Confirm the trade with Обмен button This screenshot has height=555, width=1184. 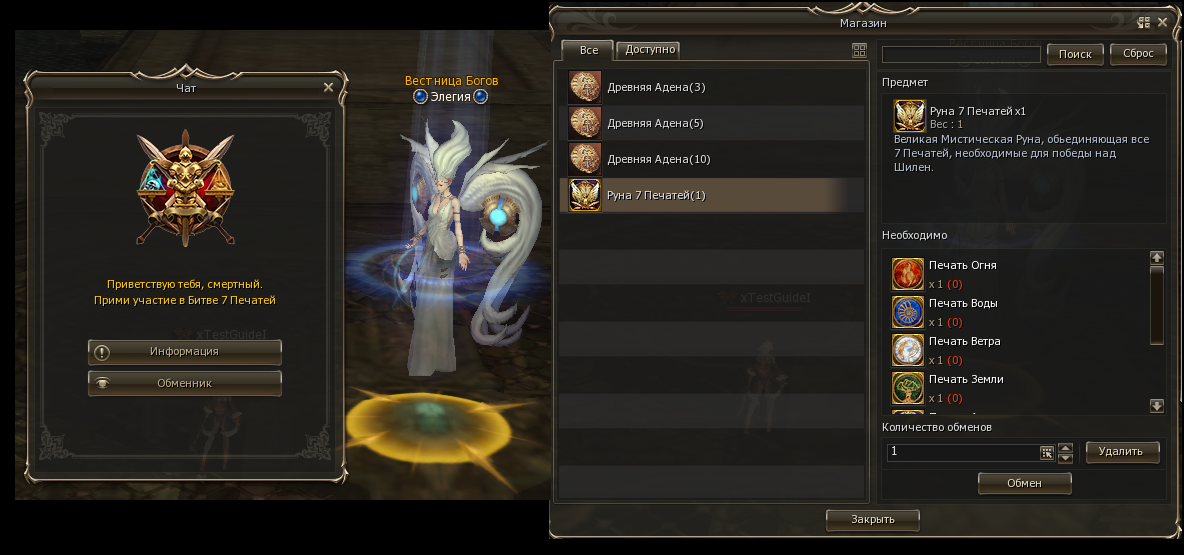point(1024,484)
